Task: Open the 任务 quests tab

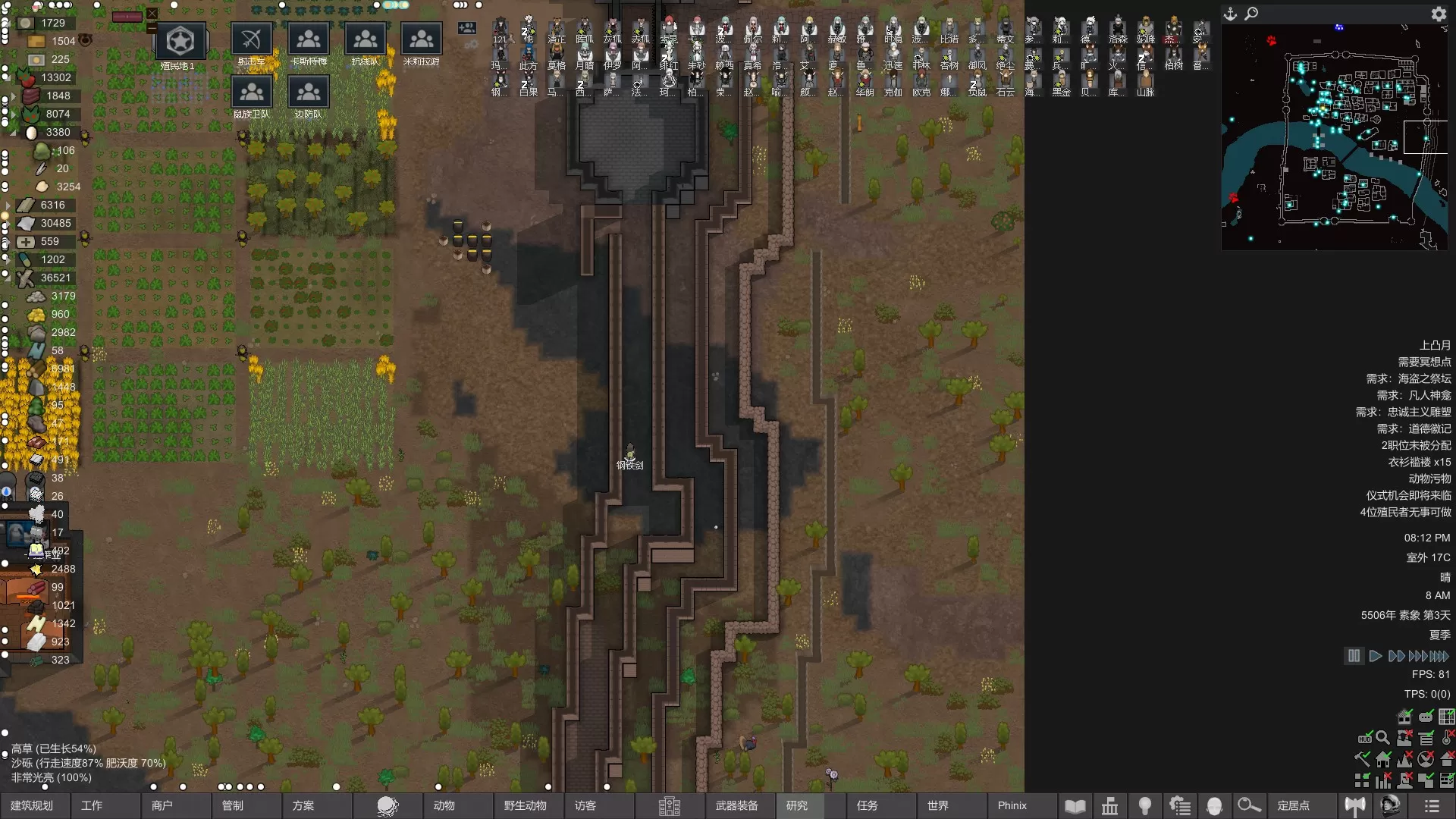Action: [x=868, y=805]
